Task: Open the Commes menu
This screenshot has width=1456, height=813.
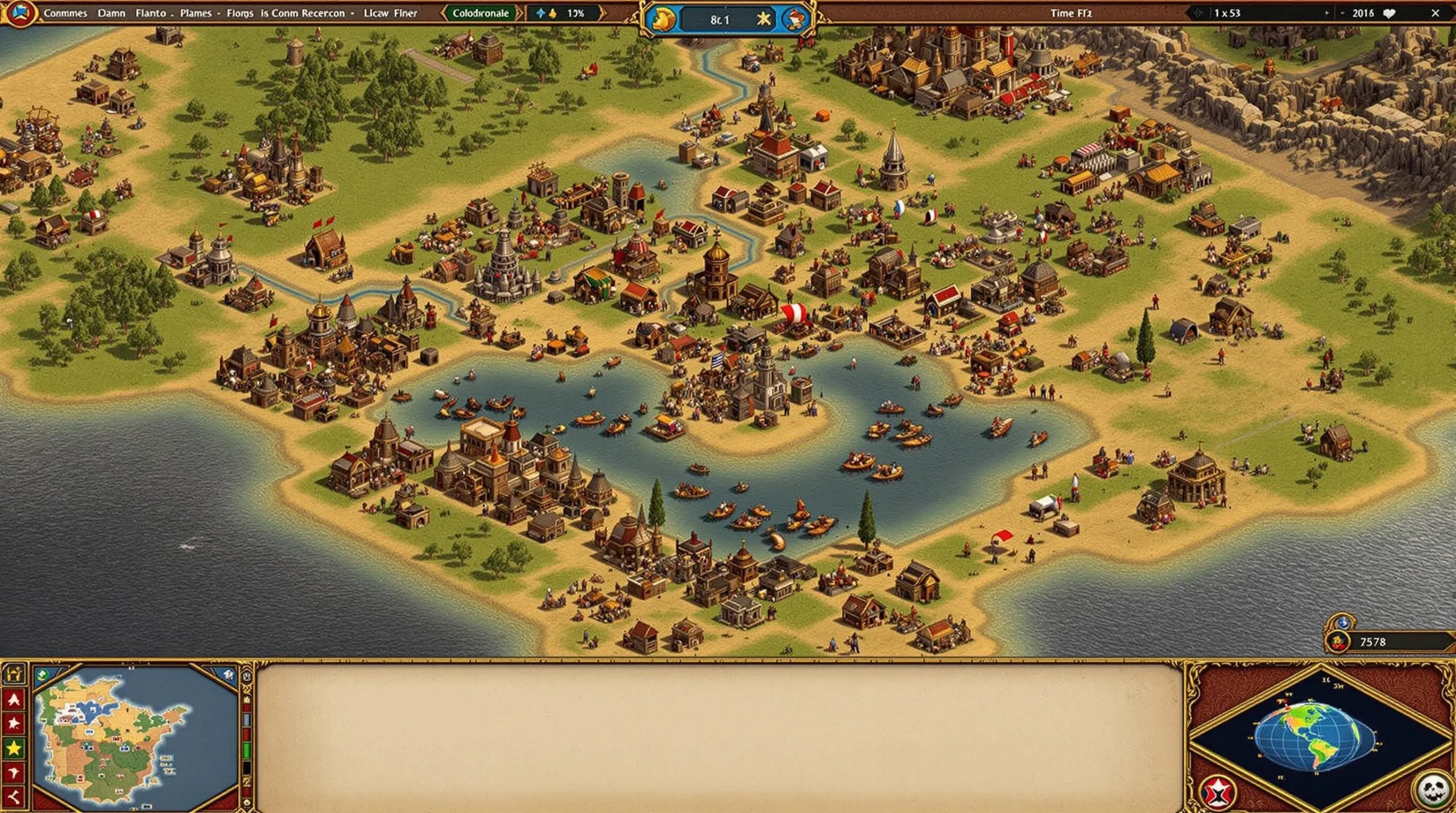Action: (65, 13)
